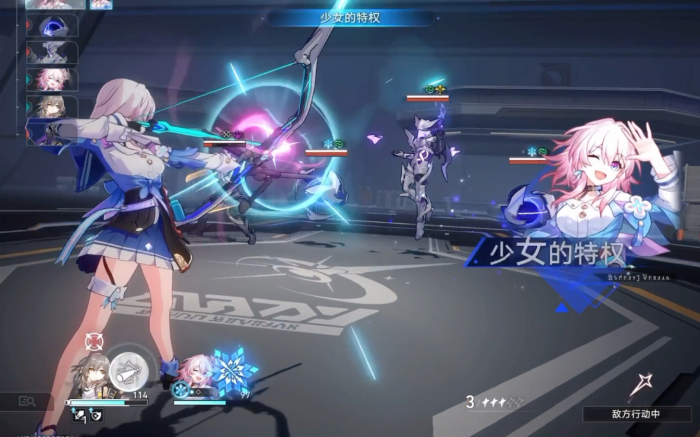Screen dimensions: 700x437
Task: Select the 敌方行动中 status button
Action: pyautogui.click(x=637, y=413)
